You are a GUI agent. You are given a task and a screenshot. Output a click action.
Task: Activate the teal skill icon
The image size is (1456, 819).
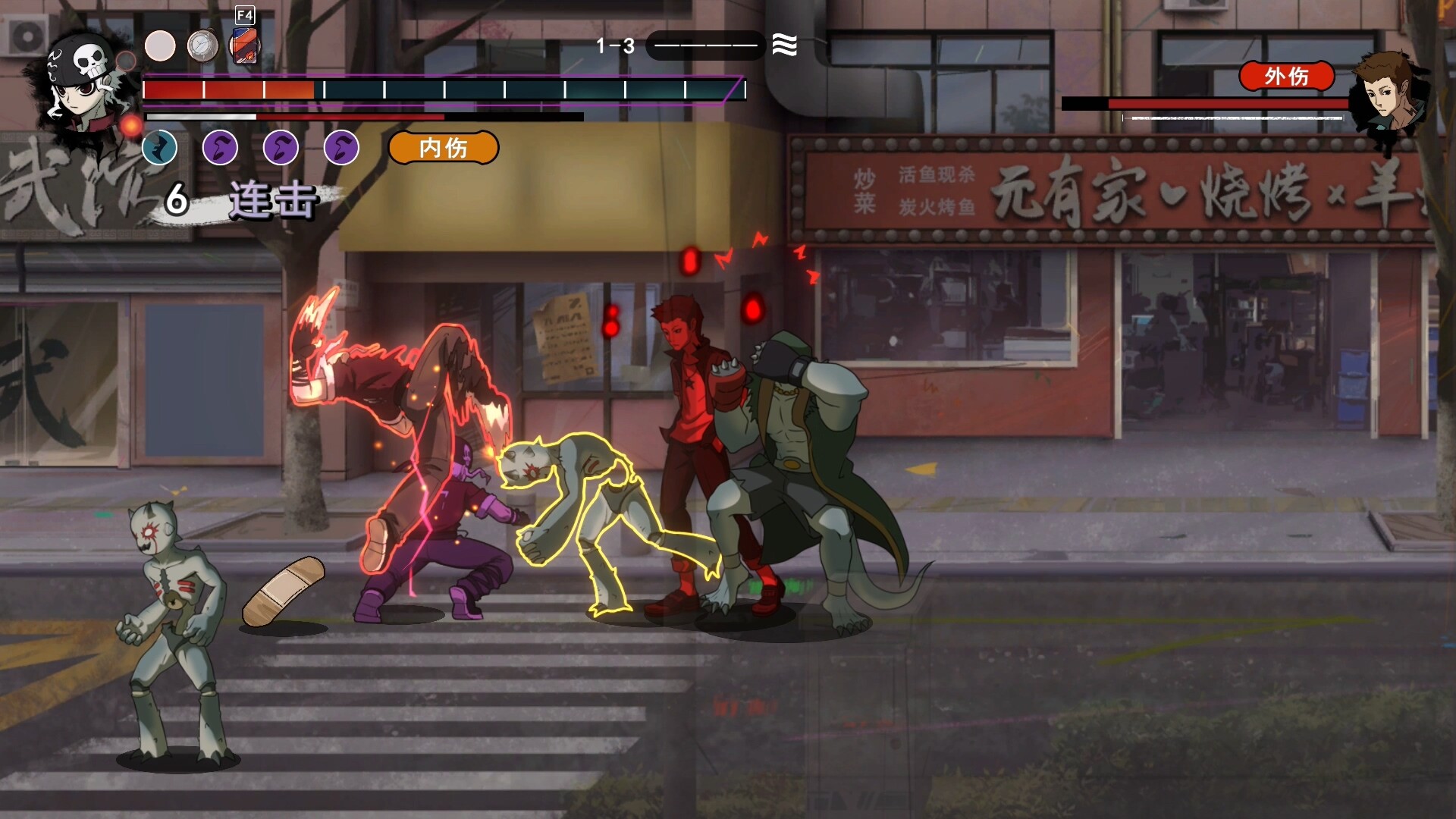click(x=160, y=147)
